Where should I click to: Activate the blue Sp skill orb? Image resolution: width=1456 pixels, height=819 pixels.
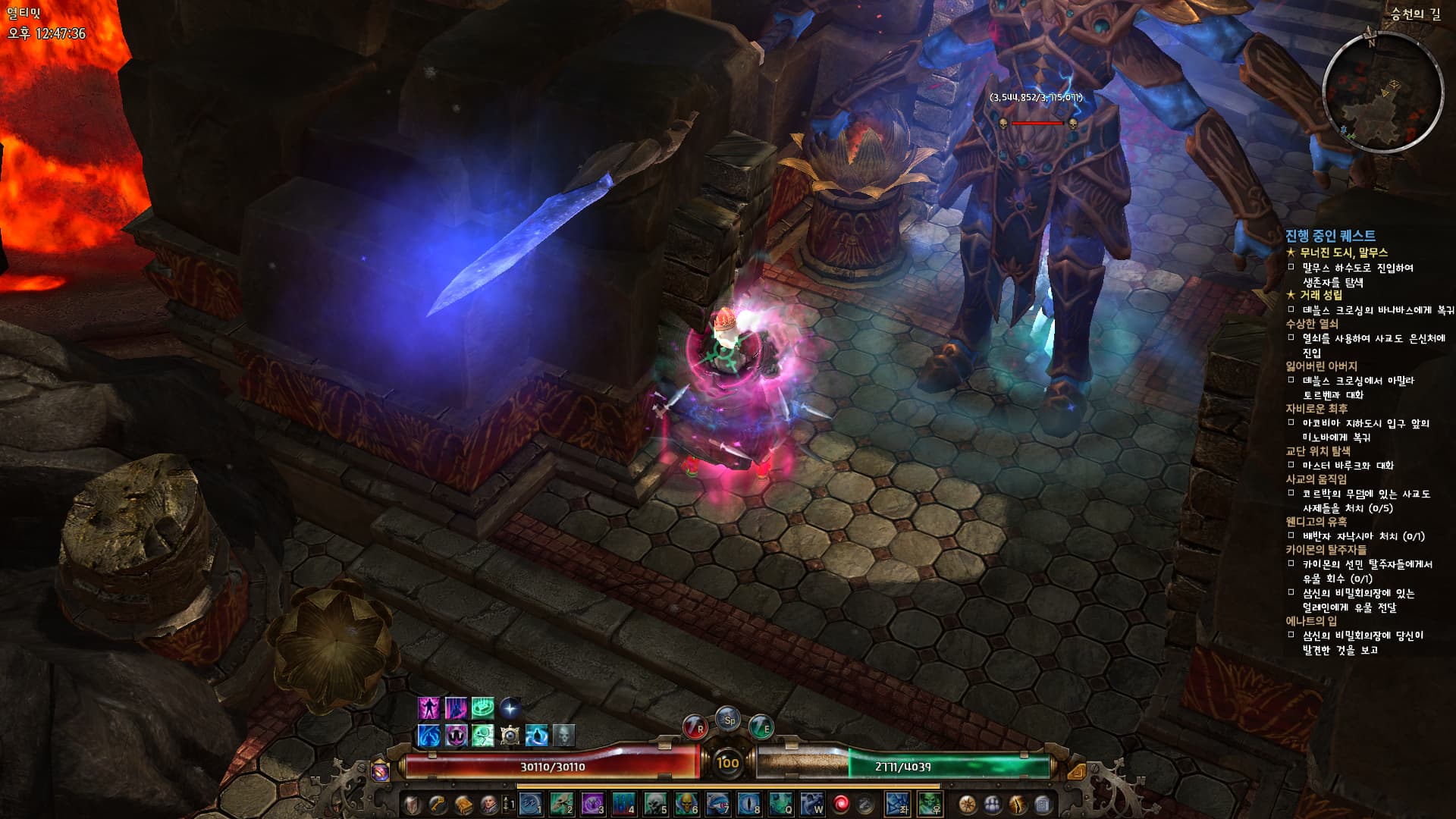729,720
